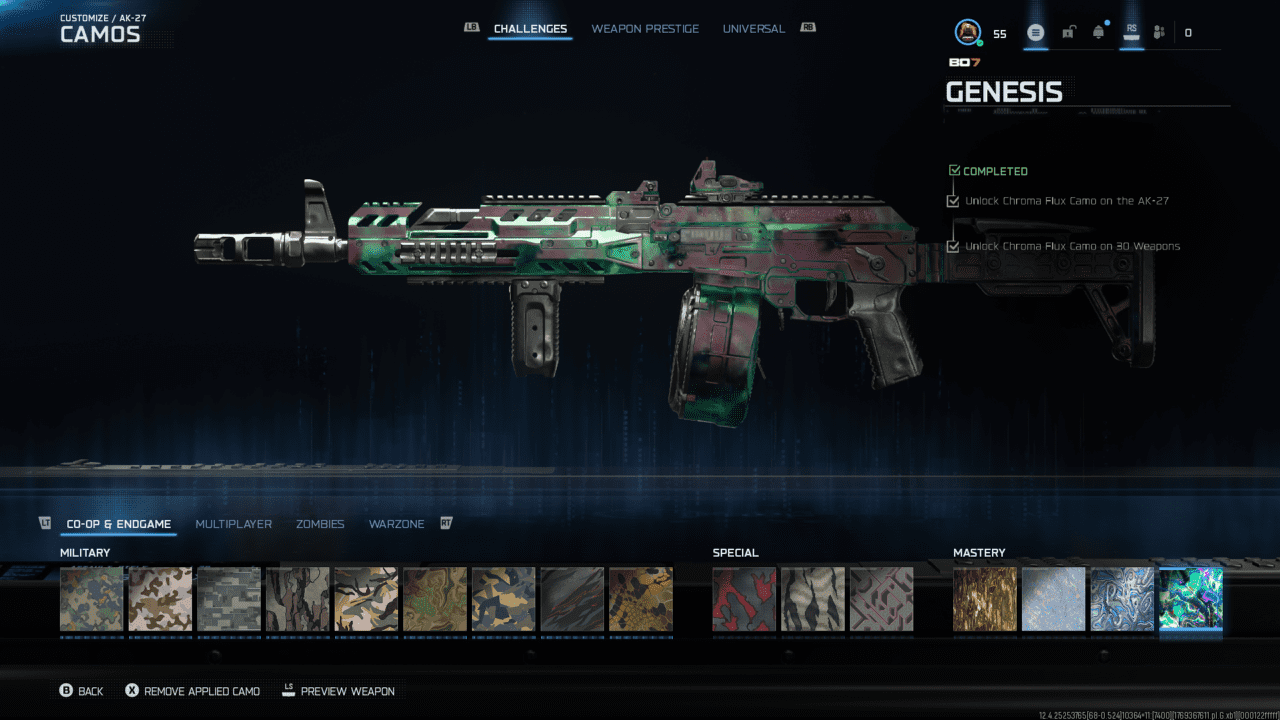Viewport: 1280px width, 720px height.
Task: Choose the red and gray special camo
Action: (744, 599)
